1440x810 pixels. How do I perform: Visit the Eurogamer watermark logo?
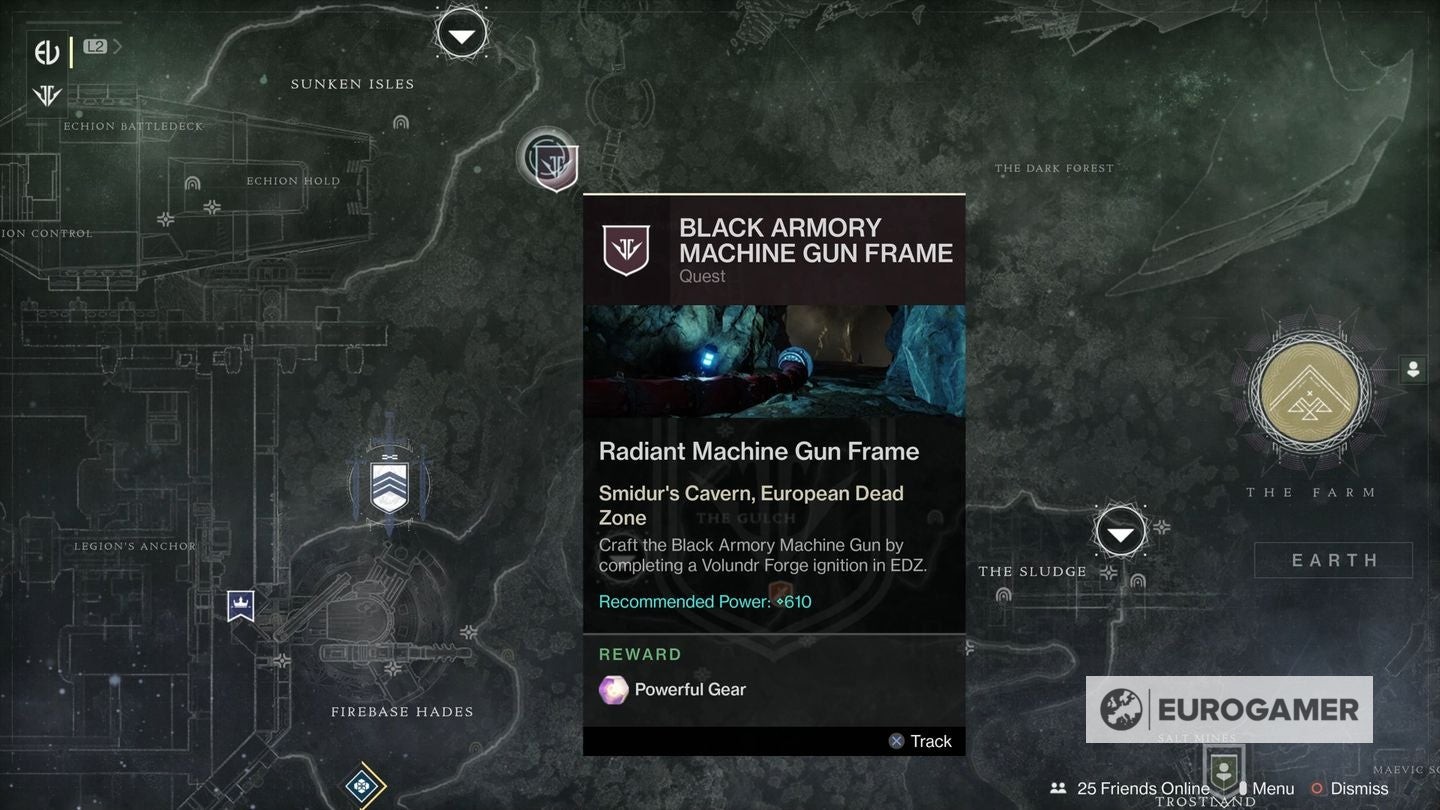click(1229, 709)
